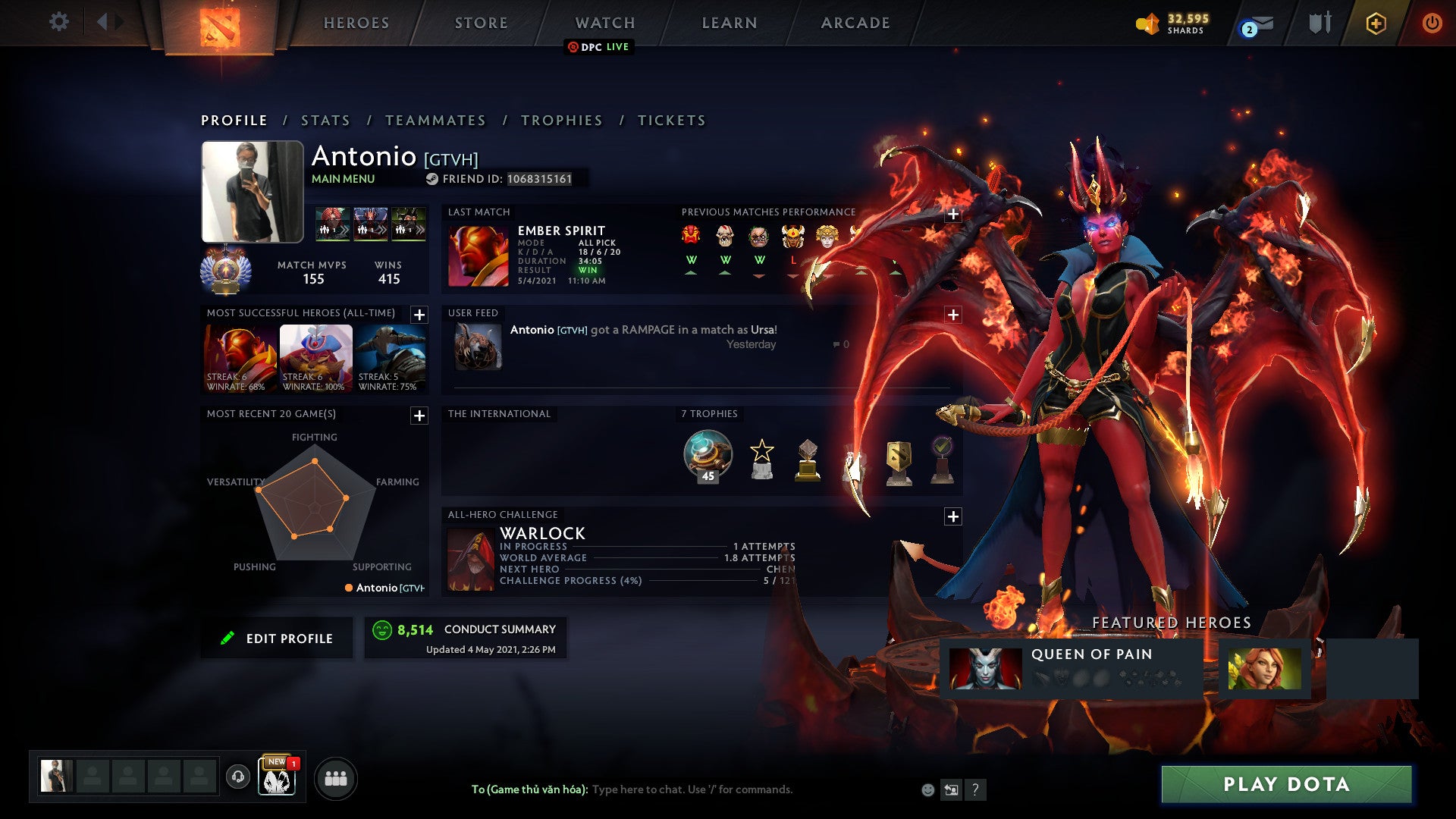Screen dimensions: 1456x819
Task: Open the settings gear icon
Action: (58, 22)
